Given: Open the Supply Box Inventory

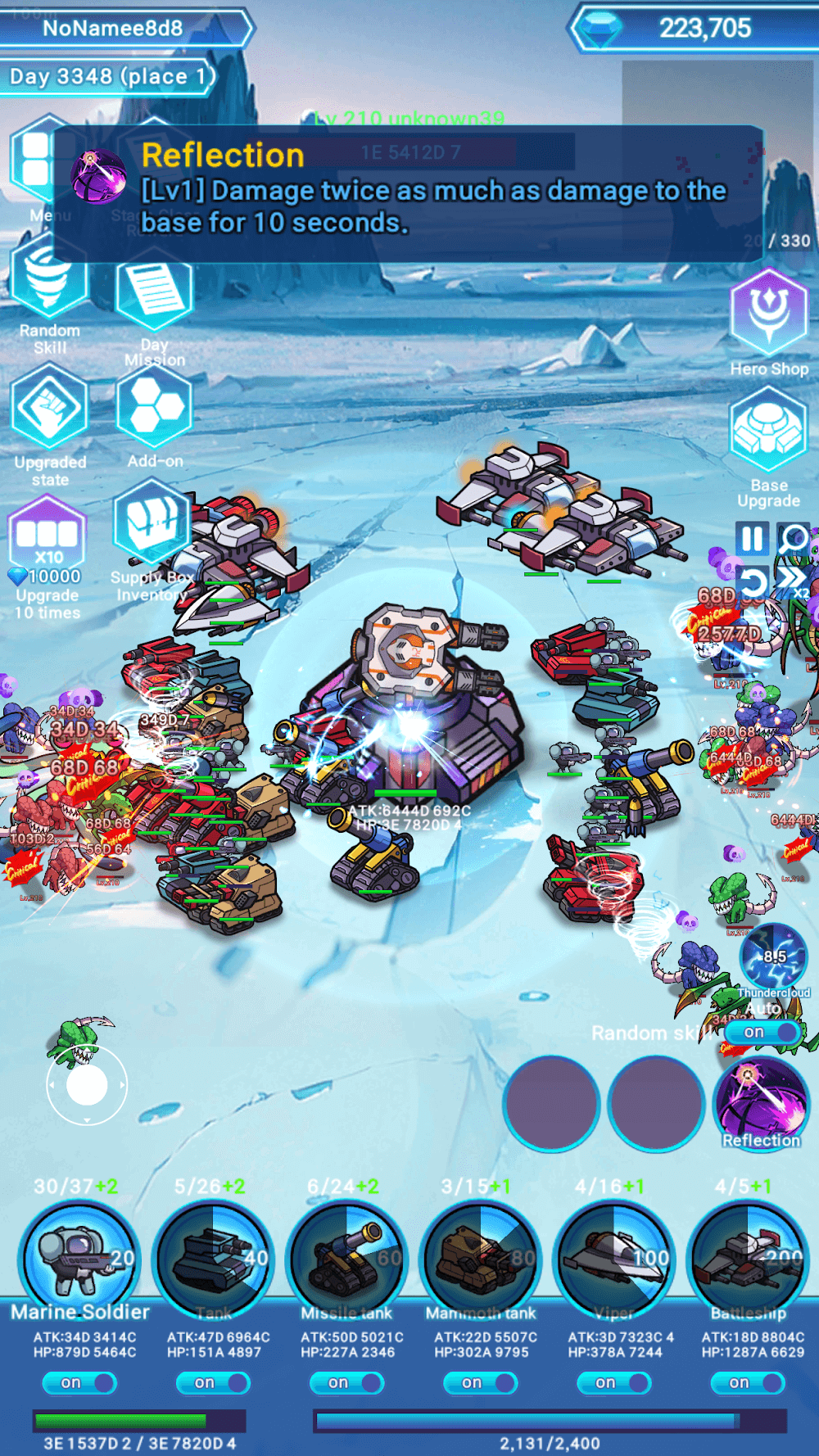Looking at the screenshot, I should [152, 524].
